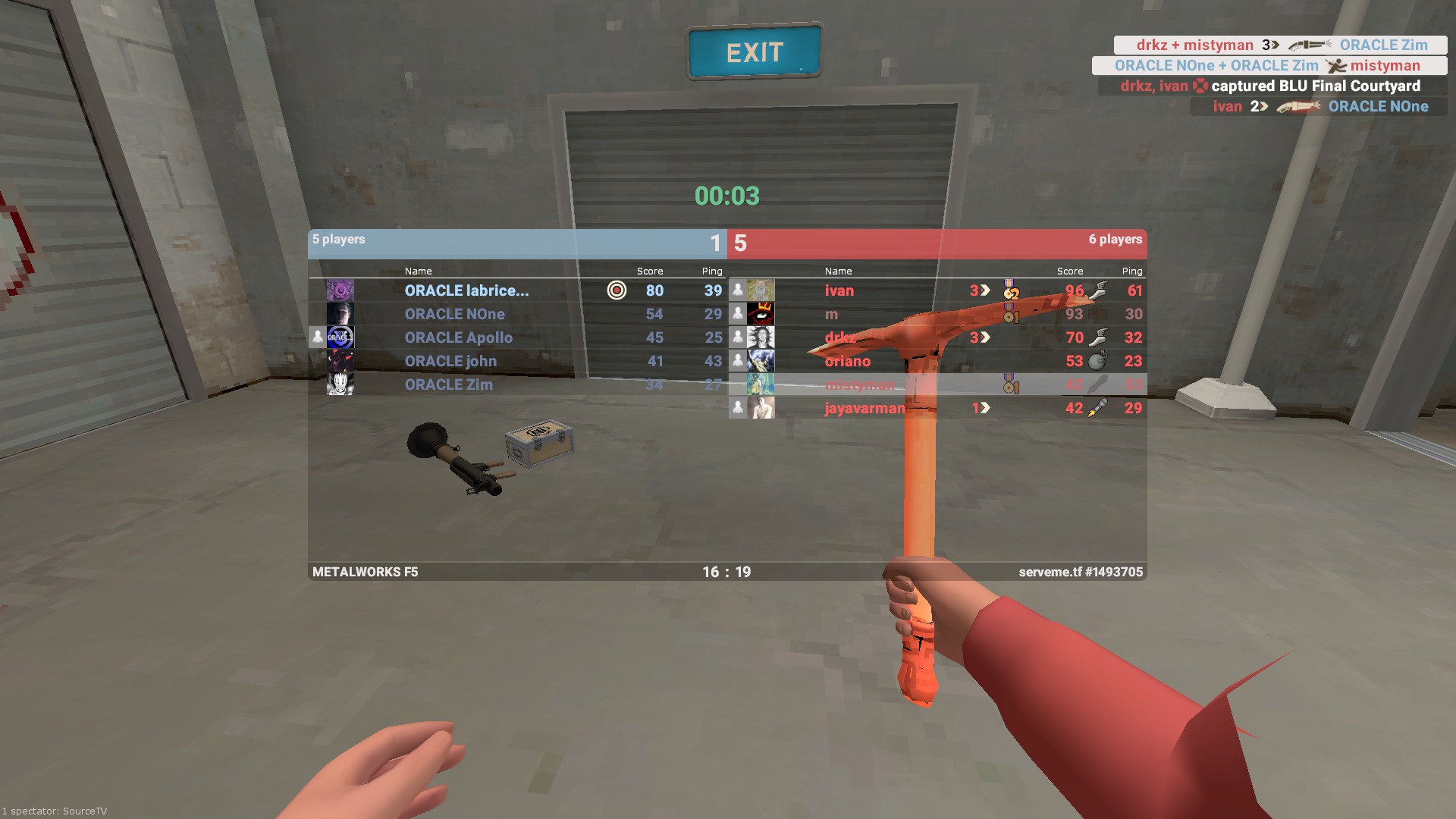
Task: Choose drkz in the red team list
Action: click(x=839, y=337)
